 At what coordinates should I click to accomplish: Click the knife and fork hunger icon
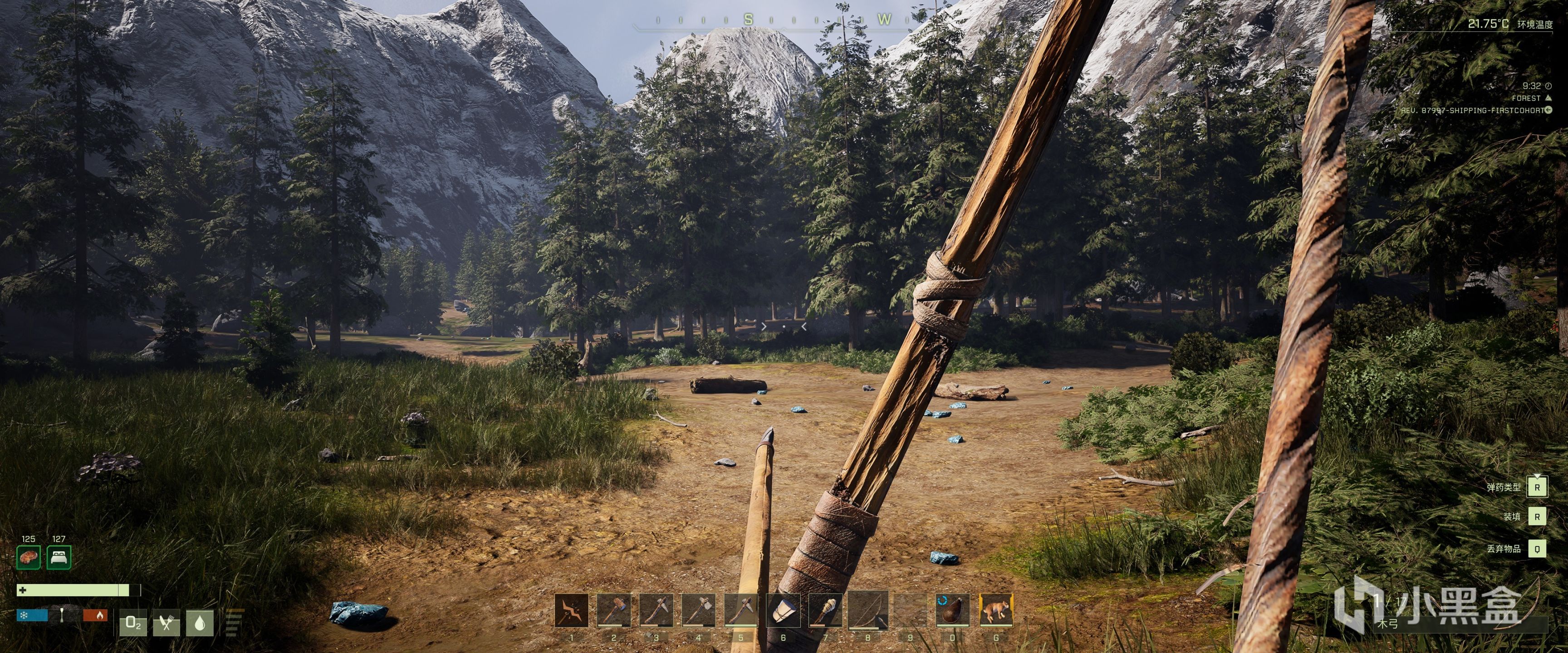pyautogui.click(x=166, y=623)
